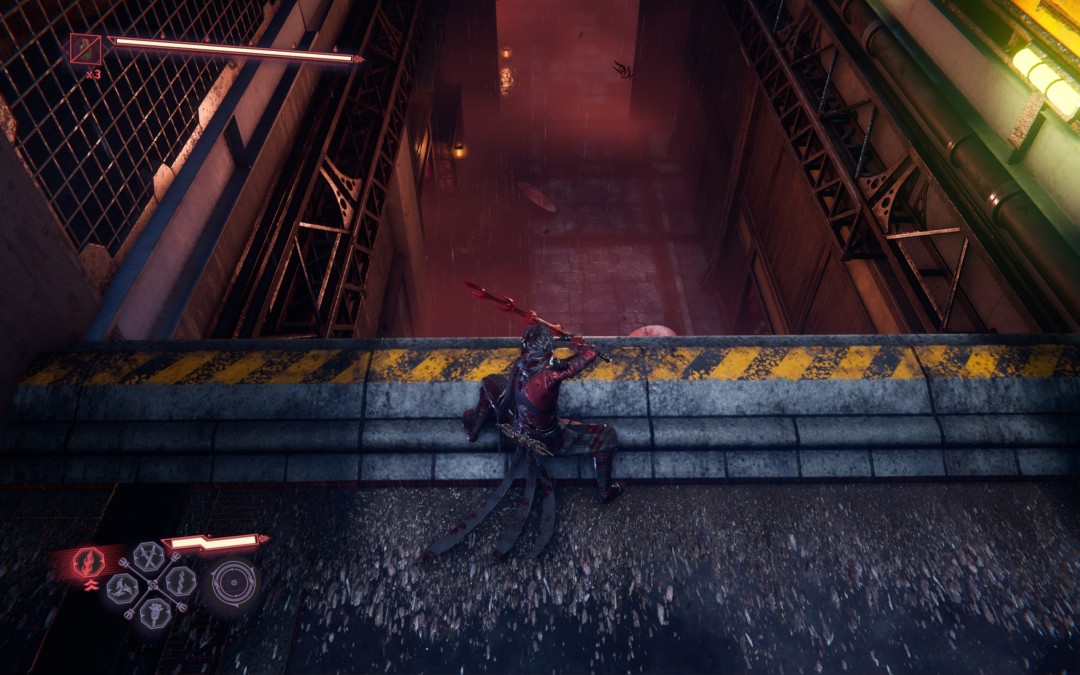This screenshot has height=675, width=1080.
Task: Choose the bottom ornate dagger skill slot
Action: click(x=153, y=613)
